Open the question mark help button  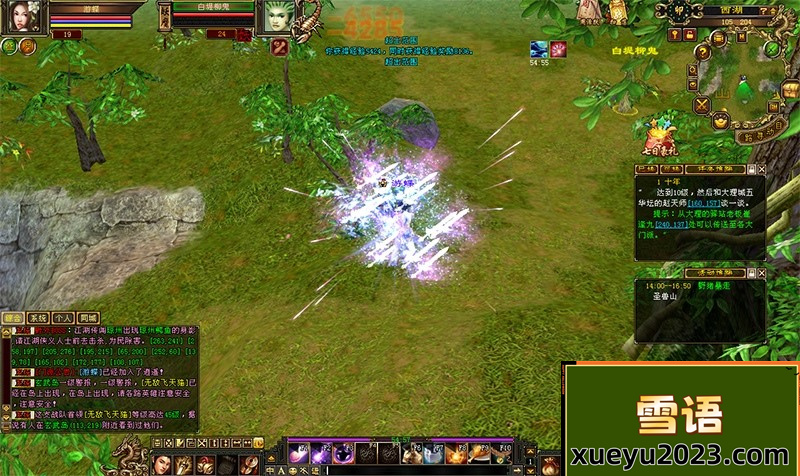click(704, 52)
